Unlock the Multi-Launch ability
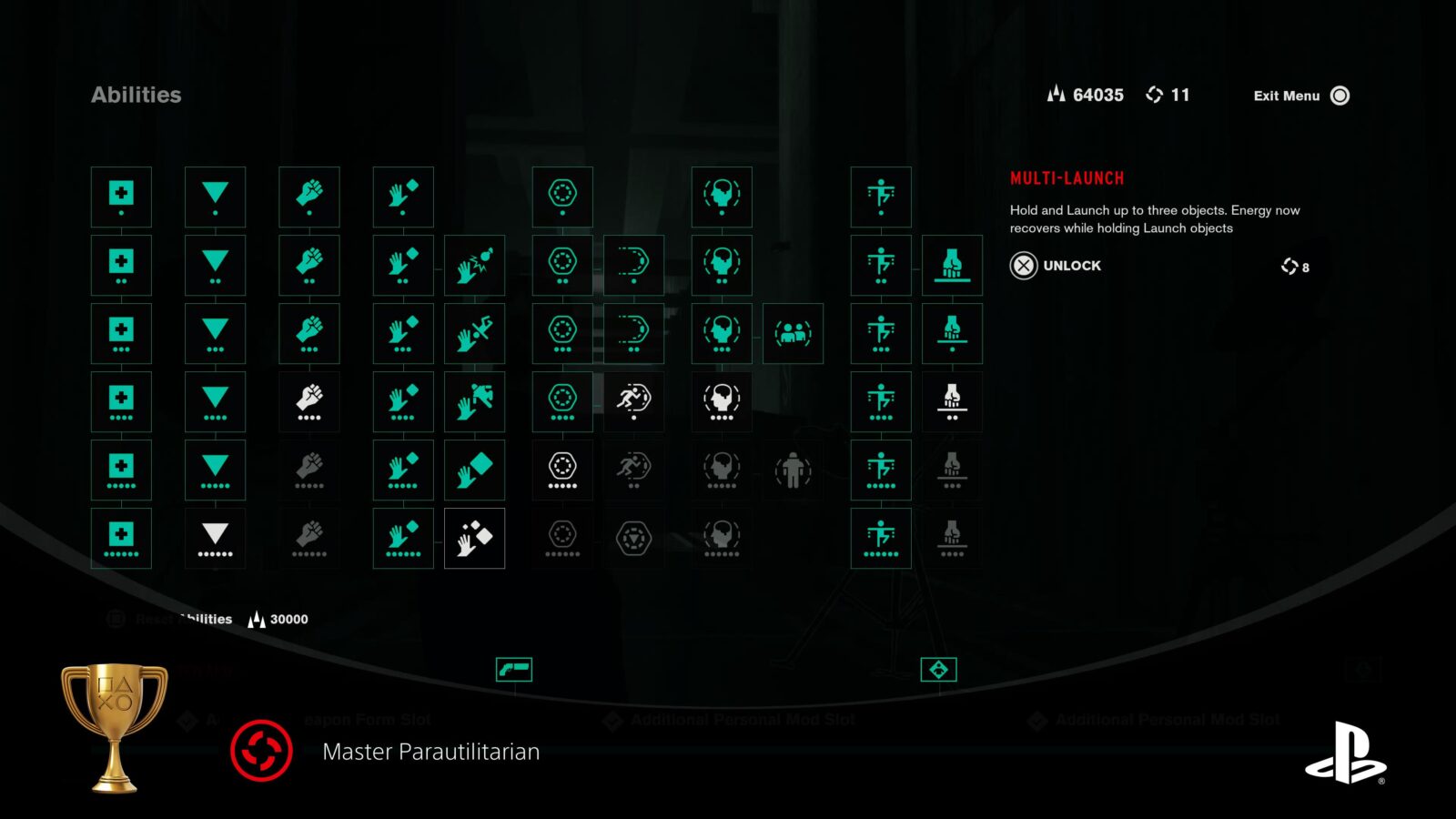 1056,266
